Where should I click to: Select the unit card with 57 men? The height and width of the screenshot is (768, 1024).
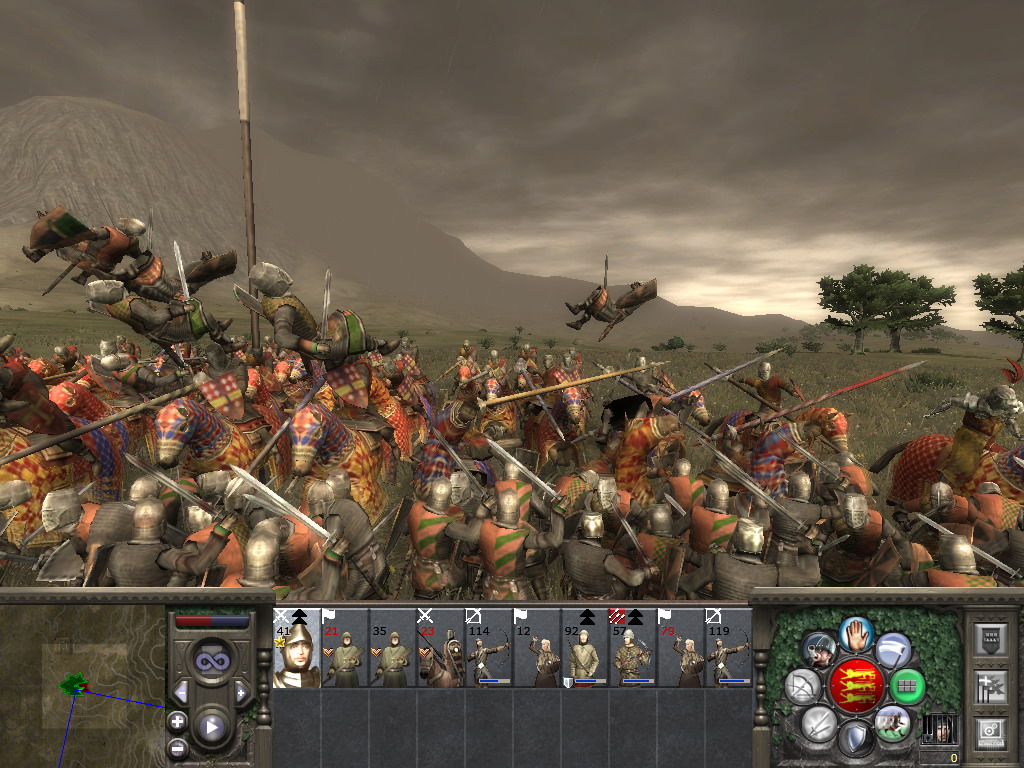click(x=632, y=648)
